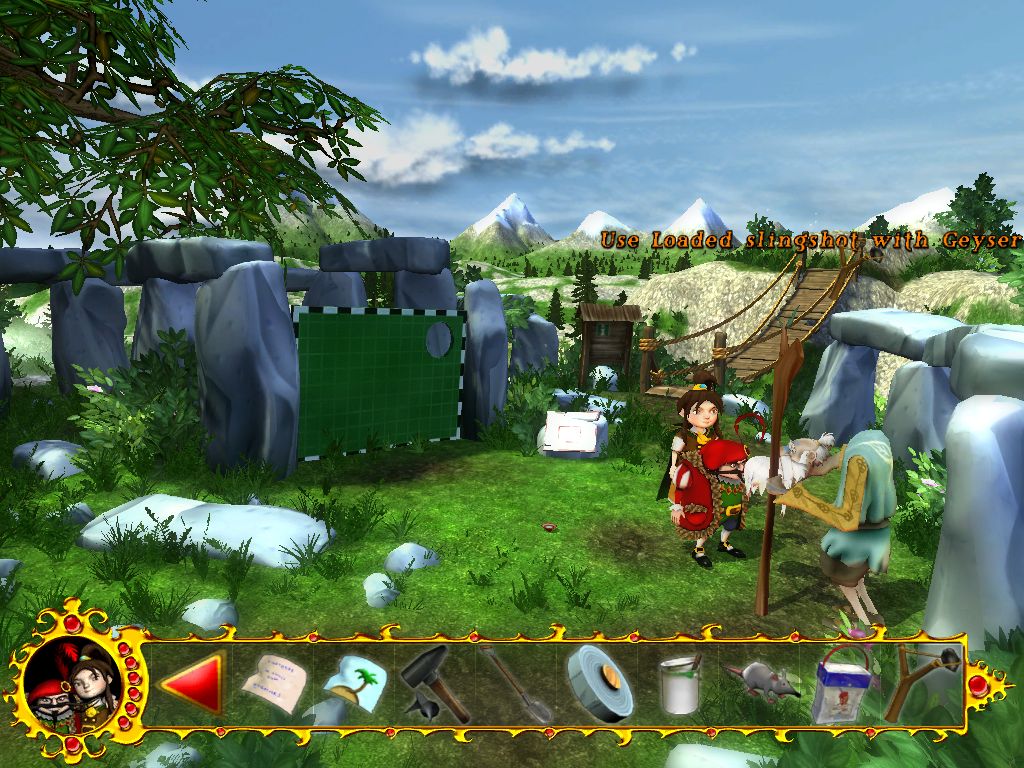This screenshot has height=768, width=1024.
Task: Select the grey rat item
Action: (762, 682)
